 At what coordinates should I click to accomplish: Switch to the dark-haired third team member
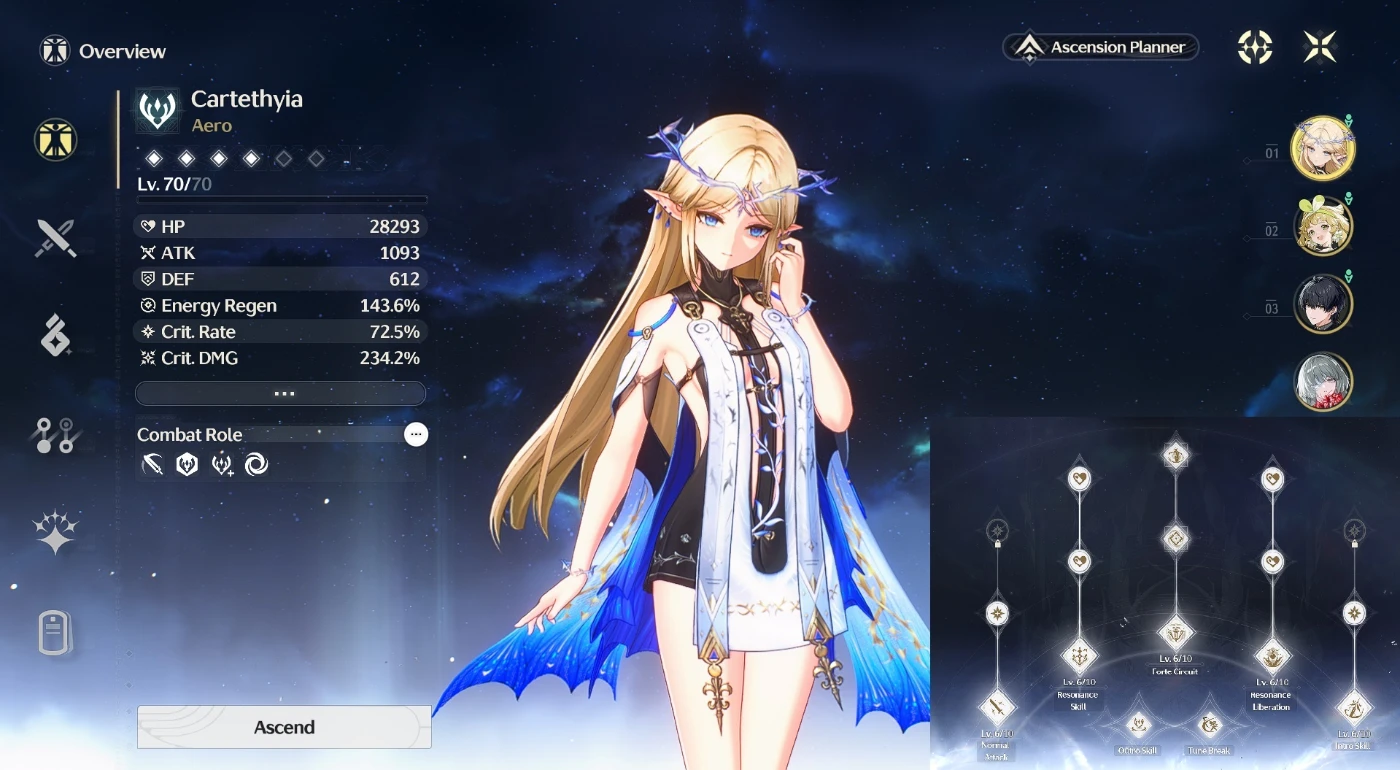[x=1323, y=304]
